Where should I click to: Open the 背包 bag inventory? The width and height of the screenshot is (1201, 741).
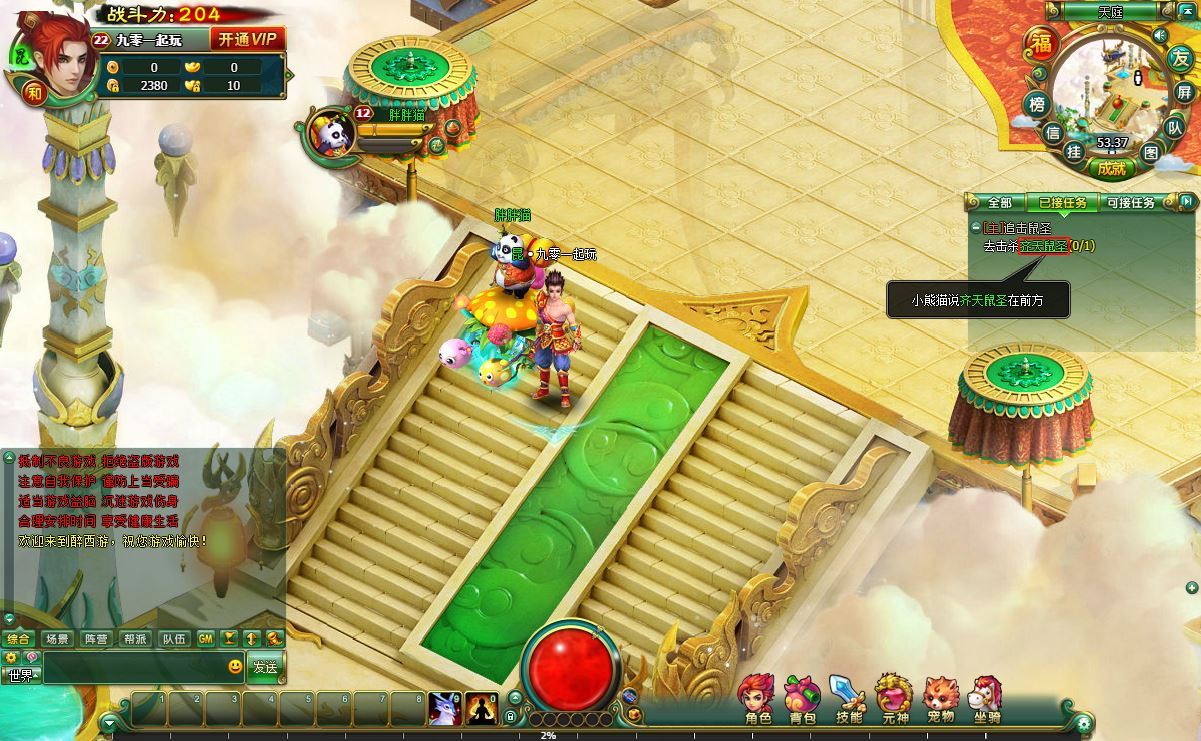coord(802,697)
